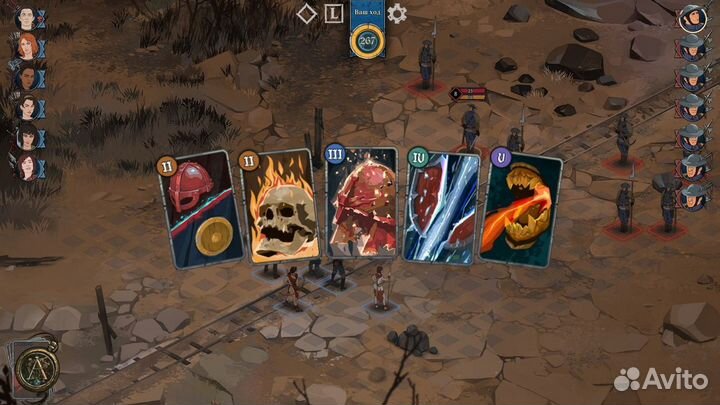
Task: Click the diamond-shaped icon at top
Action: pos(308,13)
